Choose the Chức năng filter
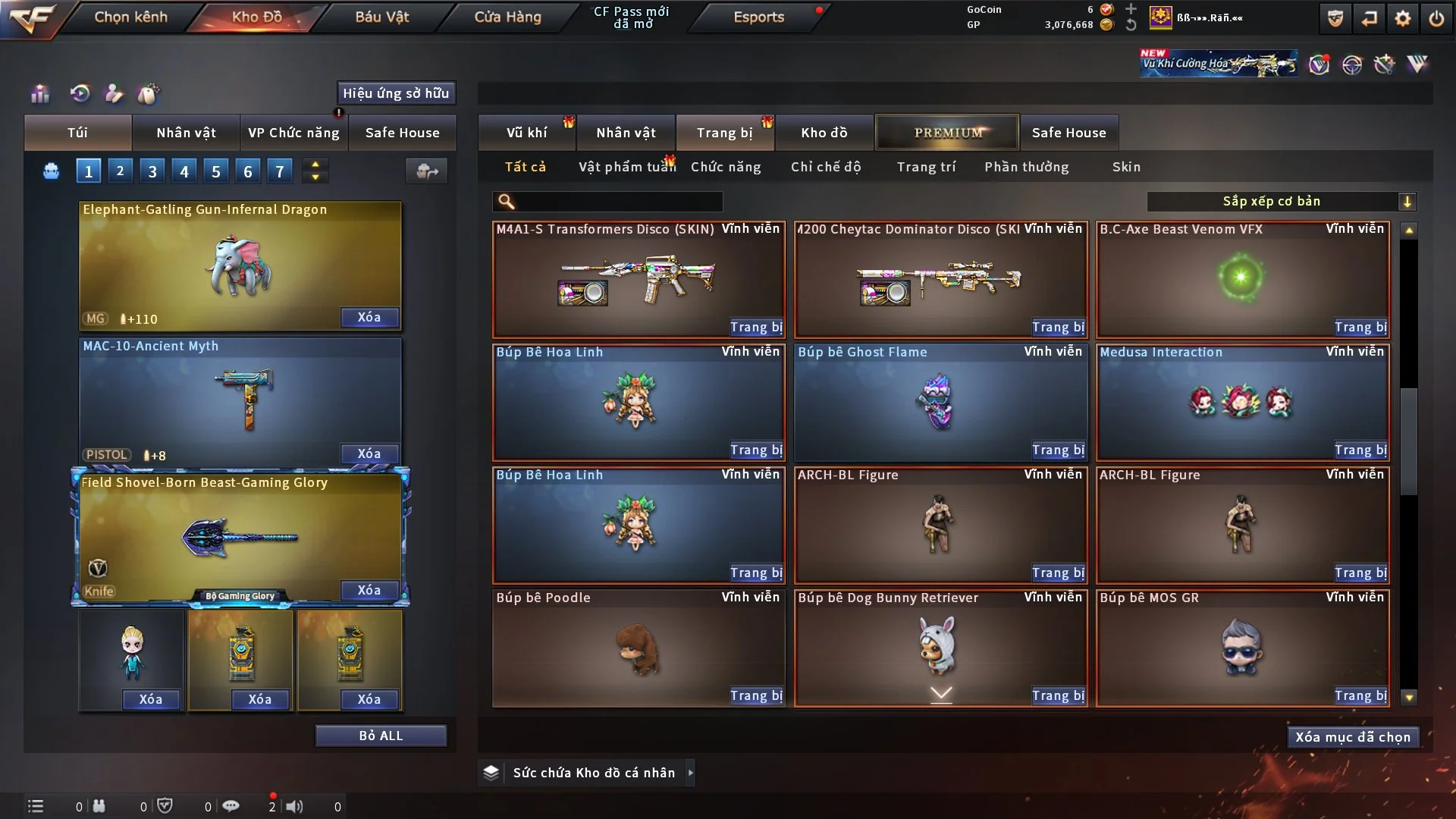Screen dimensions: 1456x819 [x=726, y=167]
